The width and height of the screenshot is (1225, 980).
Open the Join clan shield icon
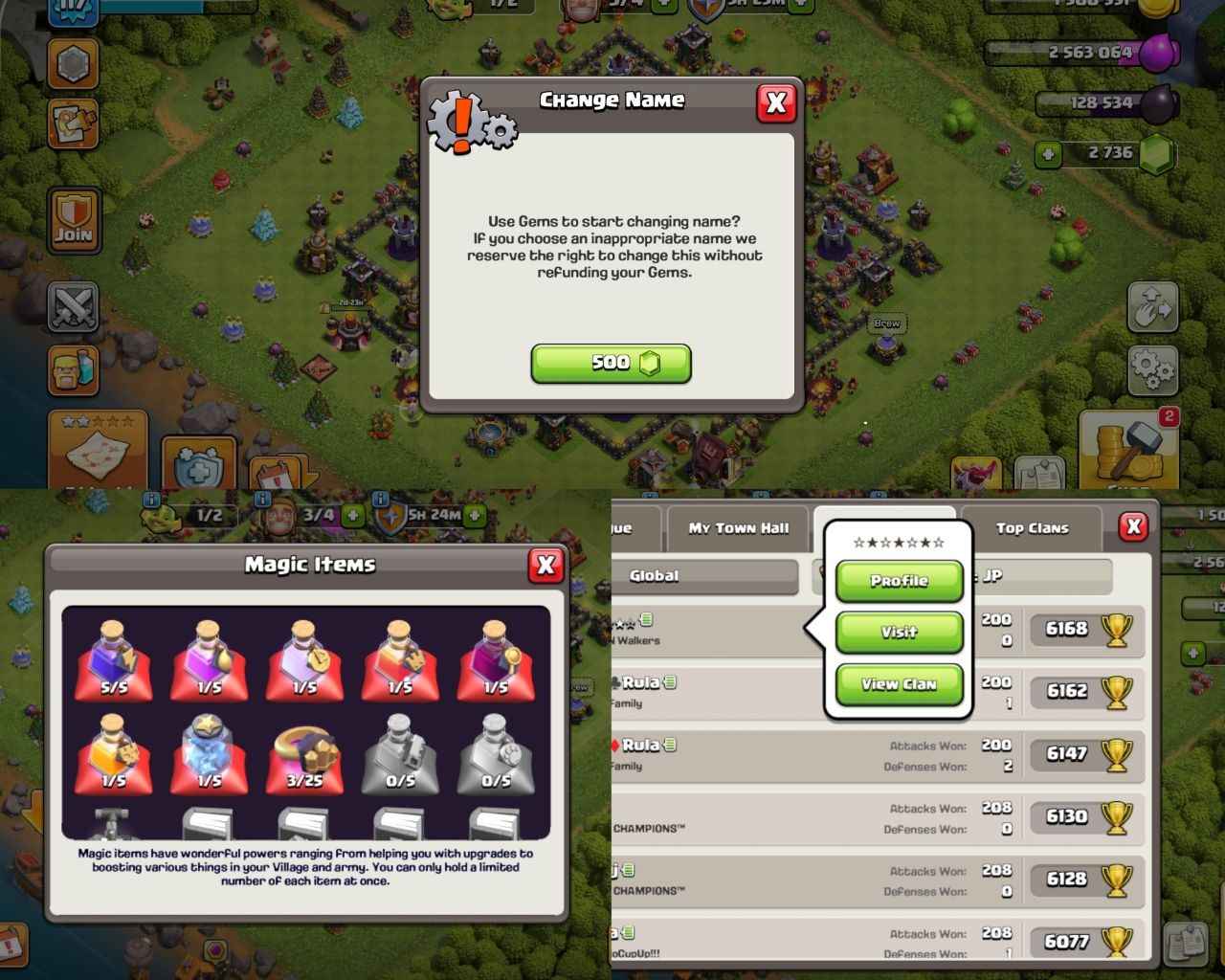(72, 220)
